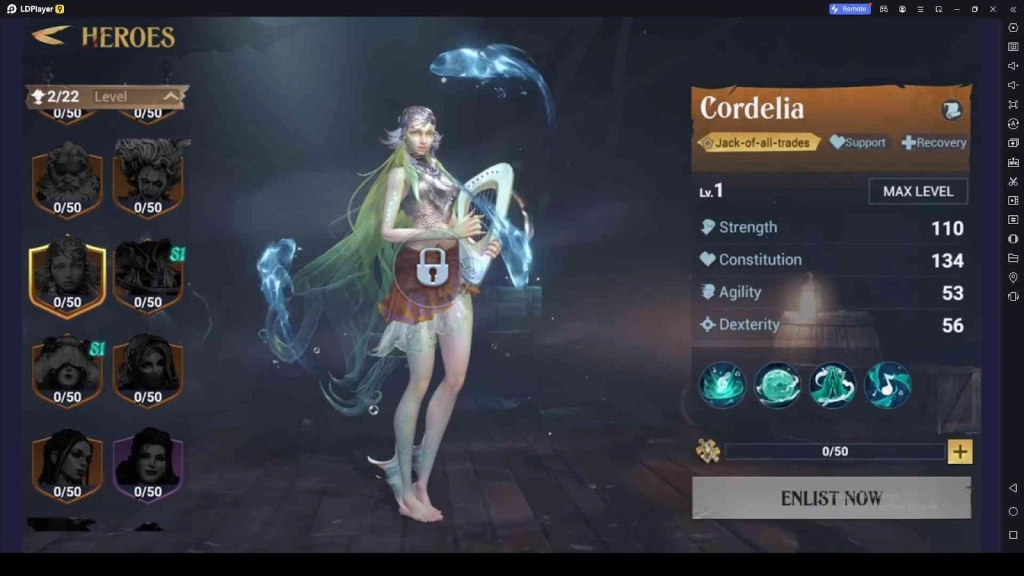Show the Support tag details
The width and height of the screenshot is (1024, 576).
(858, 143)
